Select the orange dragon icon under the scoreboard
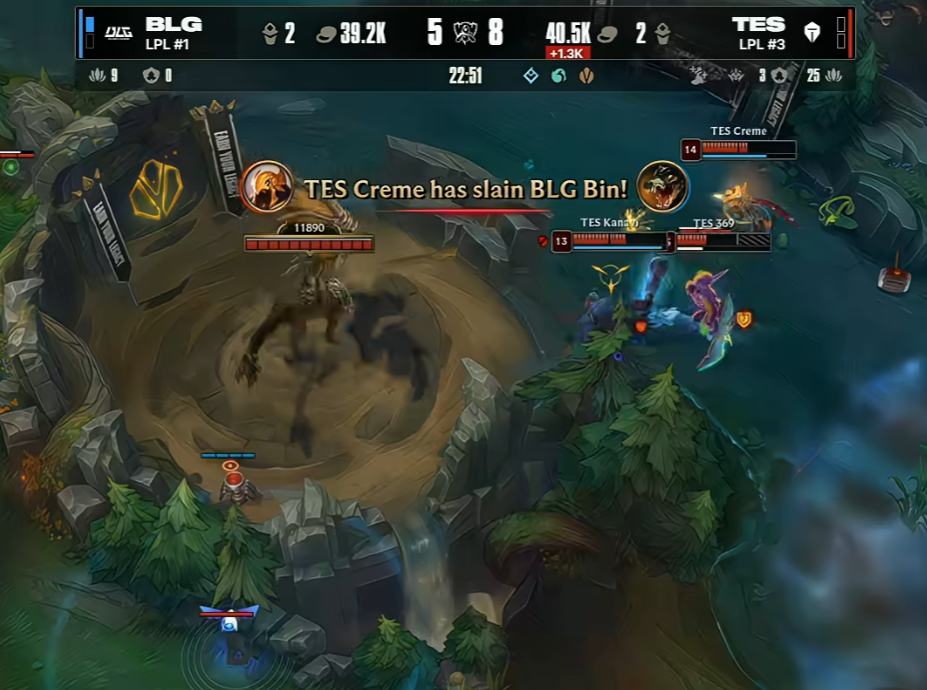The width and height of the screenshot is (927, 690). point(586,76)
